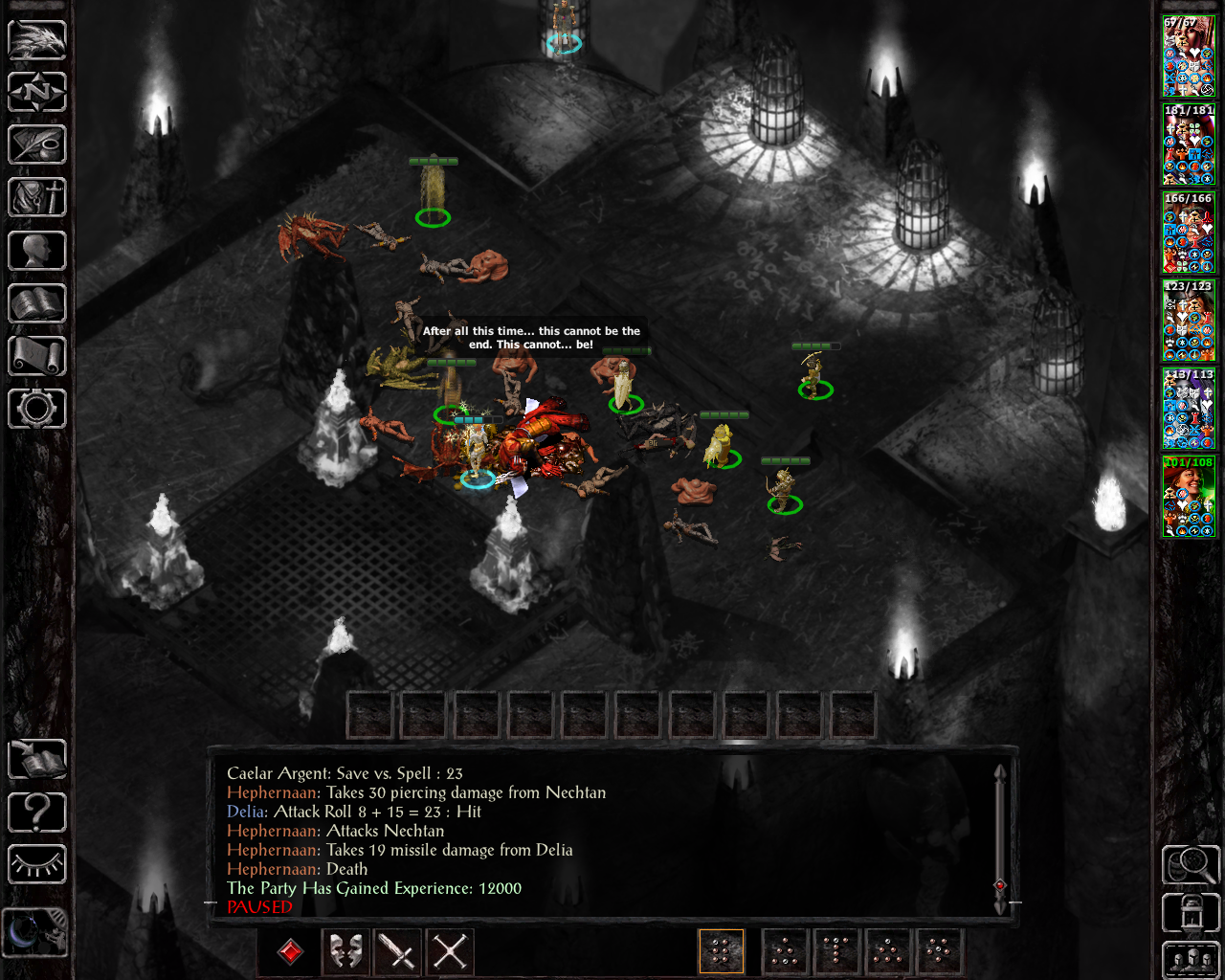
Task: Choose the single sword attack action
Action: click(398, 951)
